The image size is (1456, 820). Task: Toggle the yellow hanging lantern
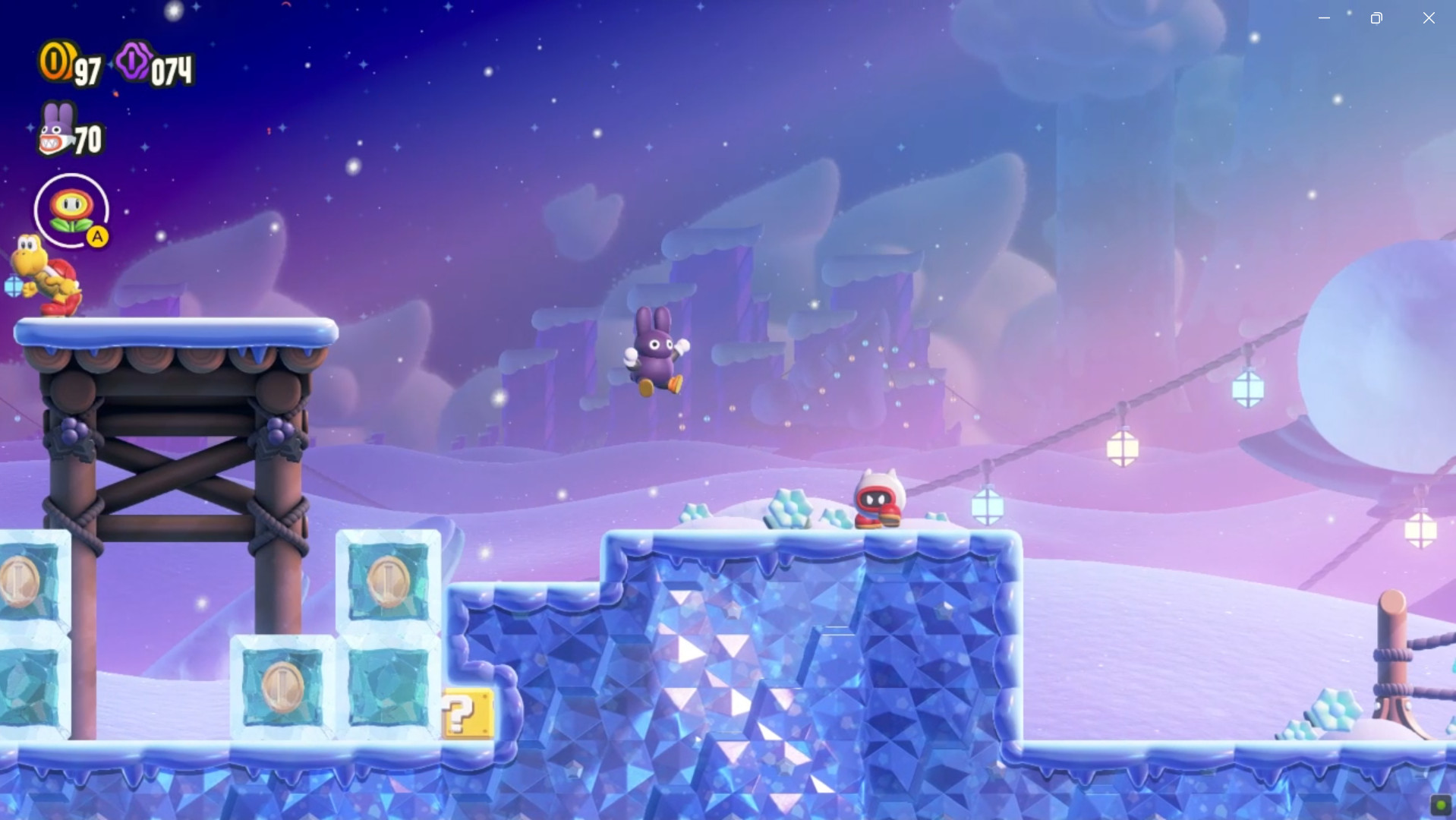1121,448
